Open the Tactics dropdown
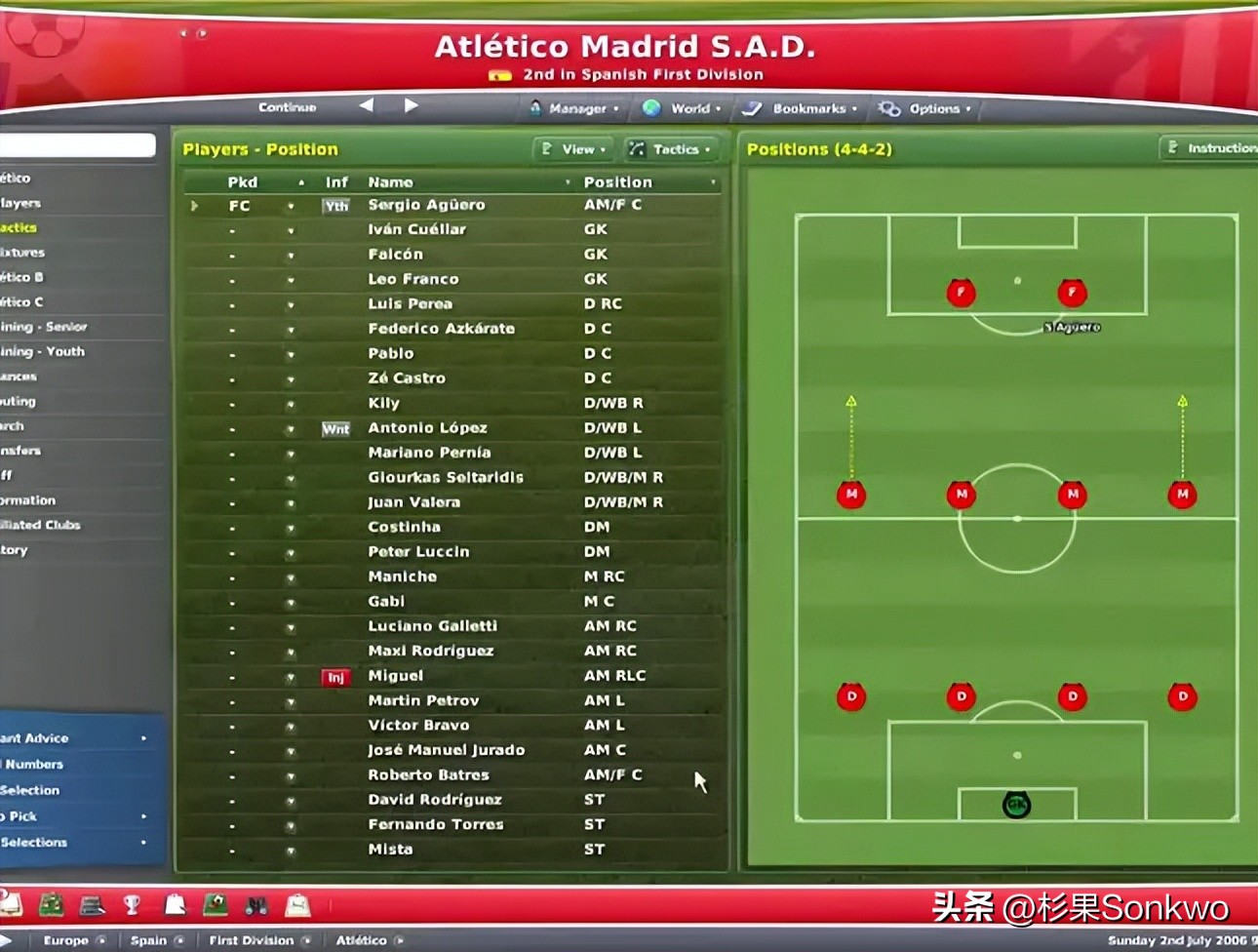Viewport: 1258px width, 952px height. (671, 149)
